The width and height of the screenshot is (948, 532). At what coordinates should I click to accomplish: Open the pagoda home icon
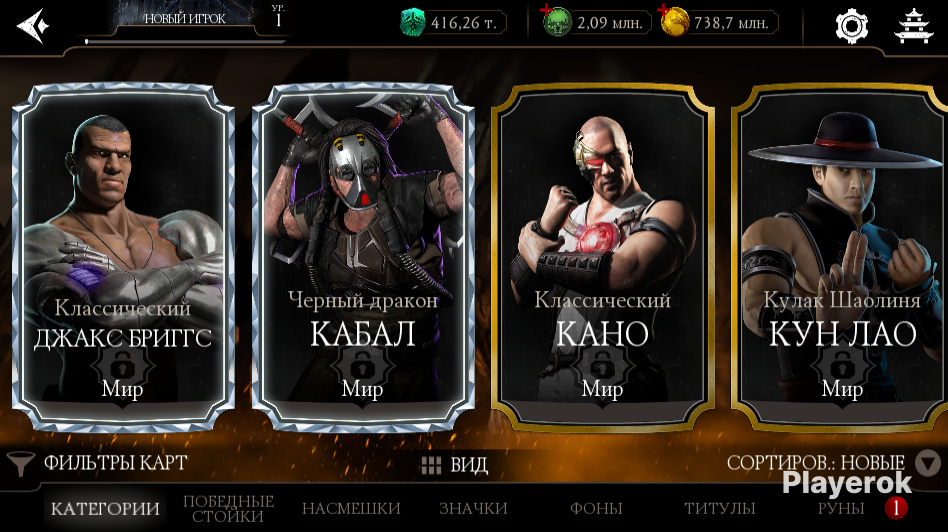pos(912,25)
